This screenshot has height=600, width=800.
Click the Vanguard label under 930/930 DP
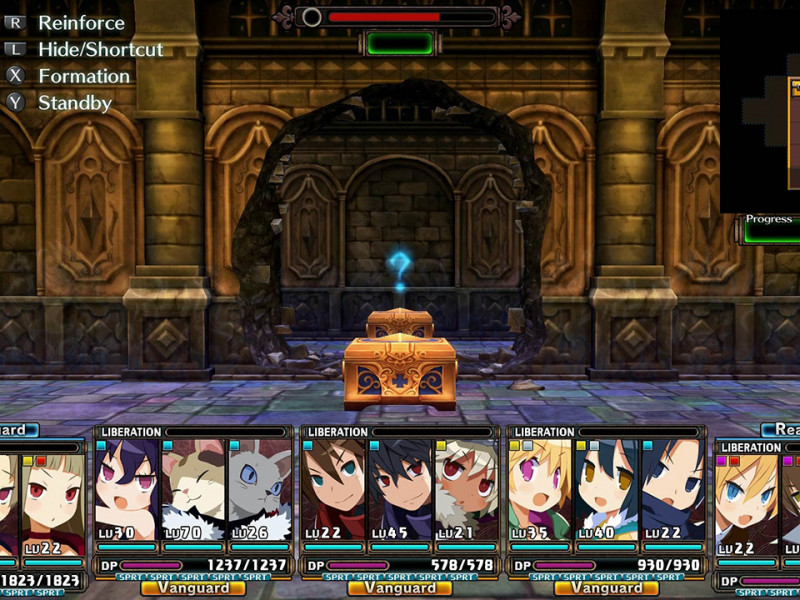[606, 589]
